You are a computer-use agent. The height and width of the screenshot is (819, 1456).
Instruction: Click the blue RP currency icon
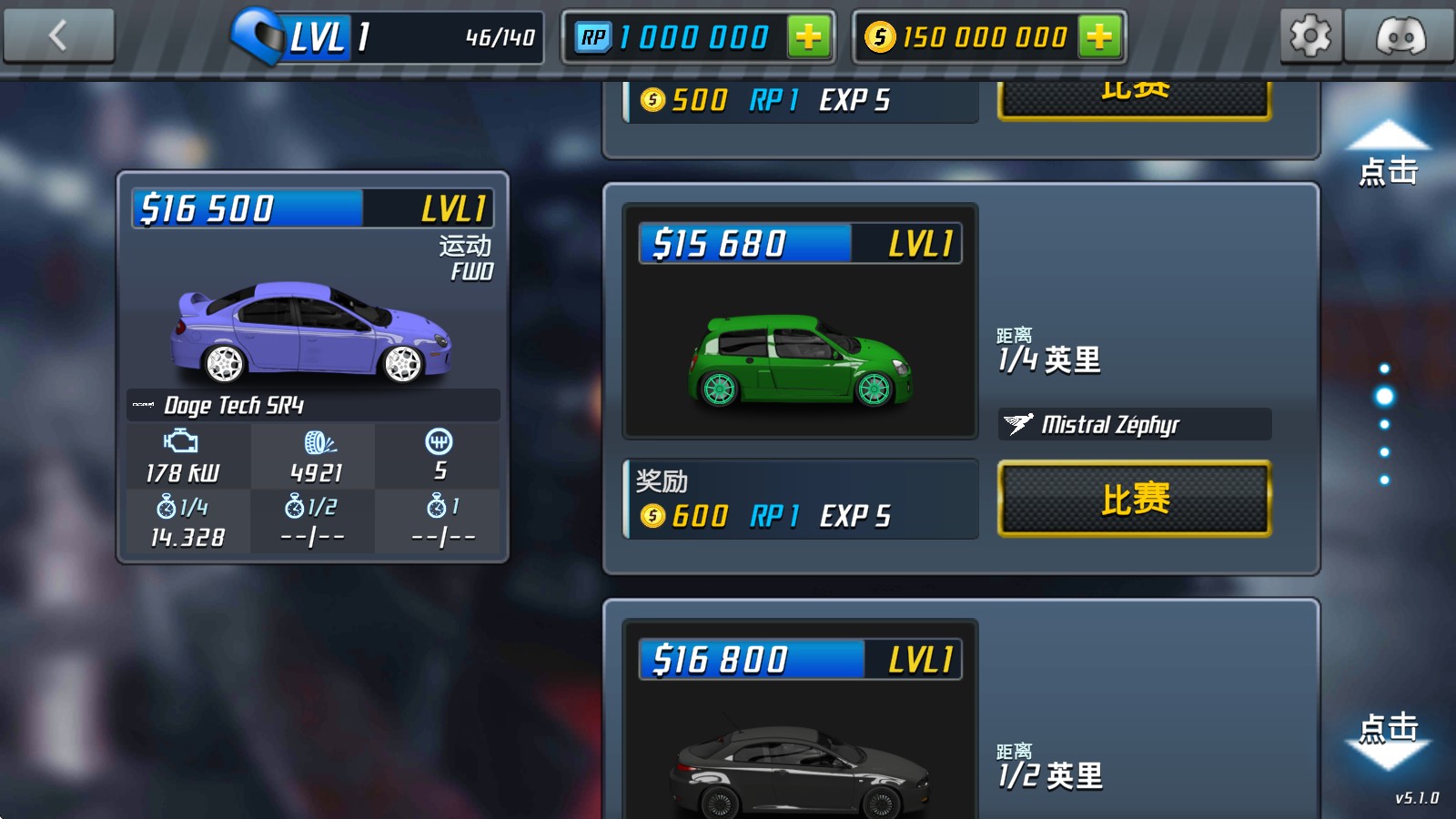(x=592, y=36)
